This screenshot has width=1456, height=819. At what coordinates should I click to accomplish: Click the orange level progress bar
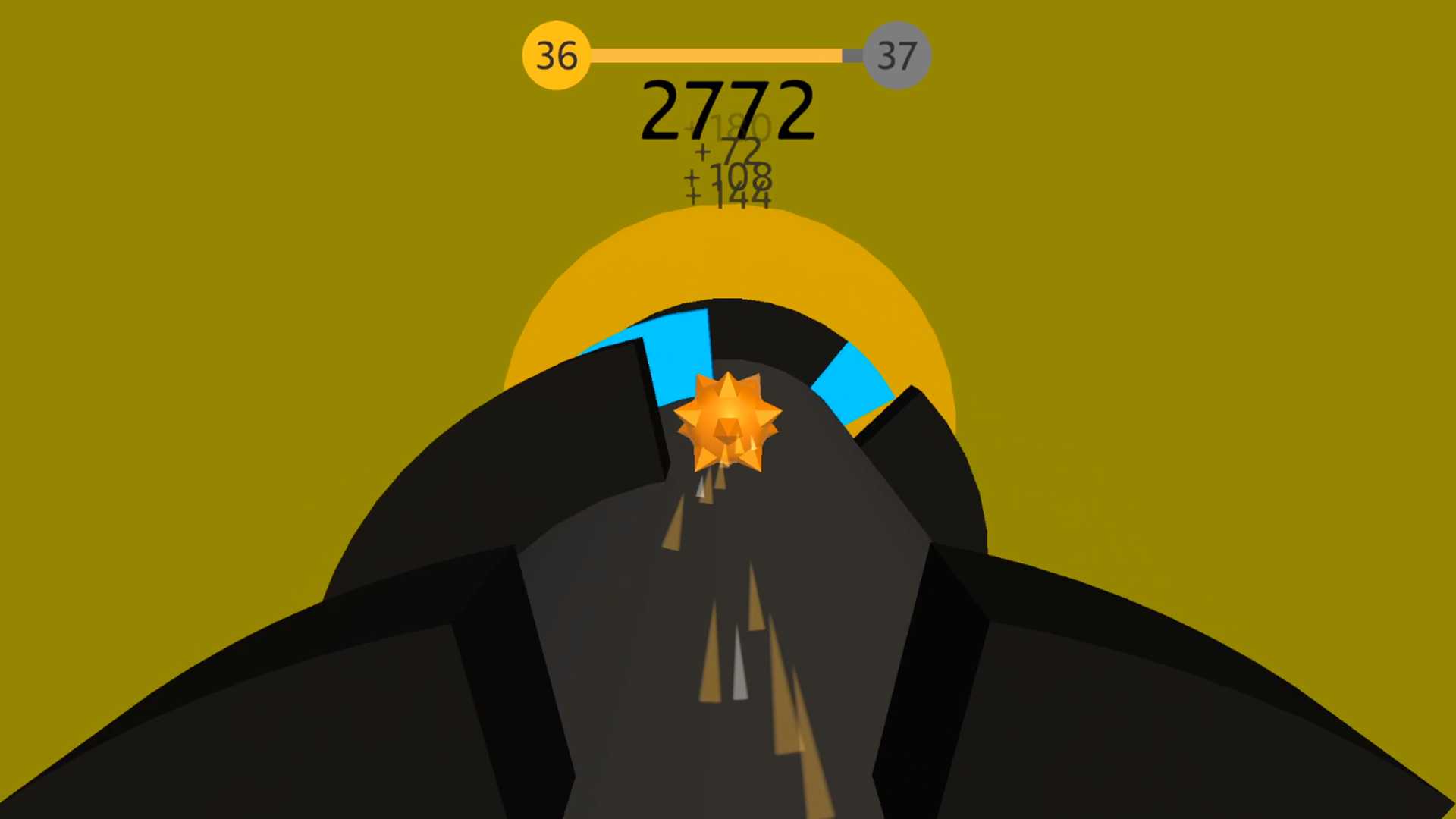[713, 54]
